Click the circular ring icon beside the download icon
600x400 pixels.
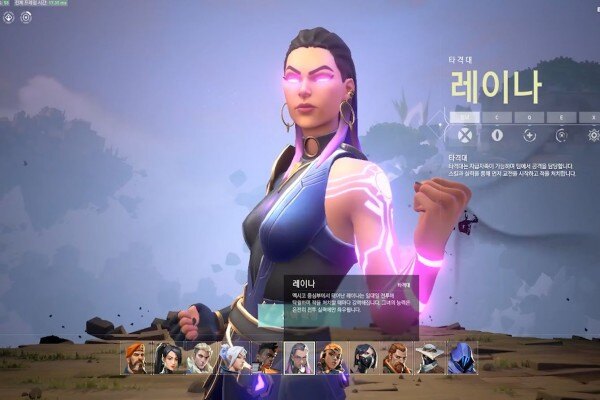26,17
